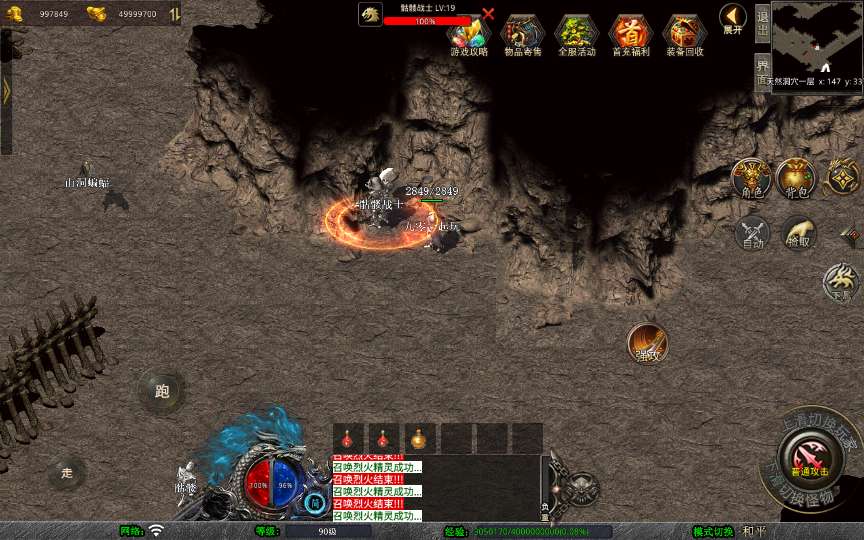
Task: Close the skeleton warrior target frame
Action: click(x=488, y=14)
